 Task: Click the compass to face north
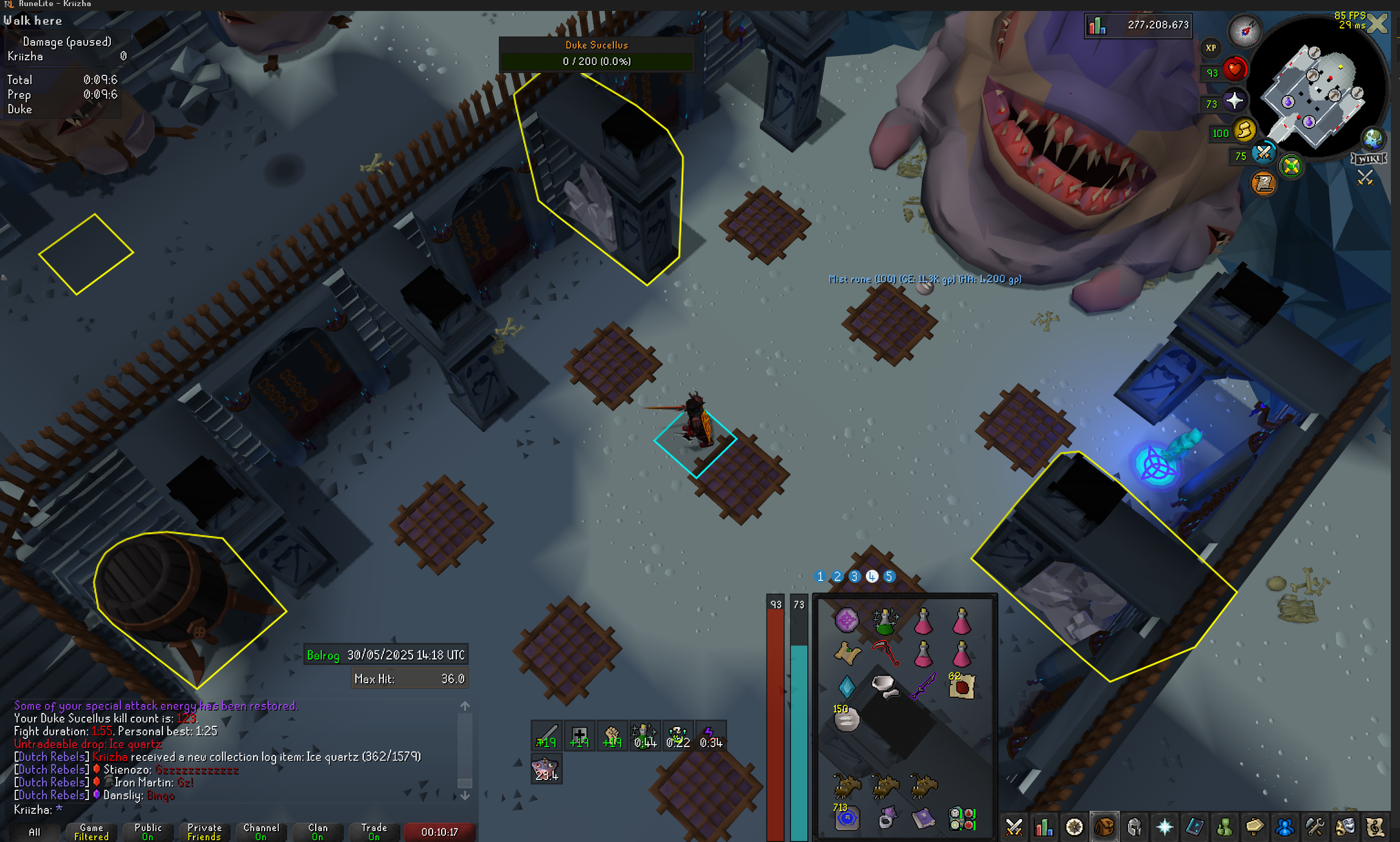pos(1244,30)
